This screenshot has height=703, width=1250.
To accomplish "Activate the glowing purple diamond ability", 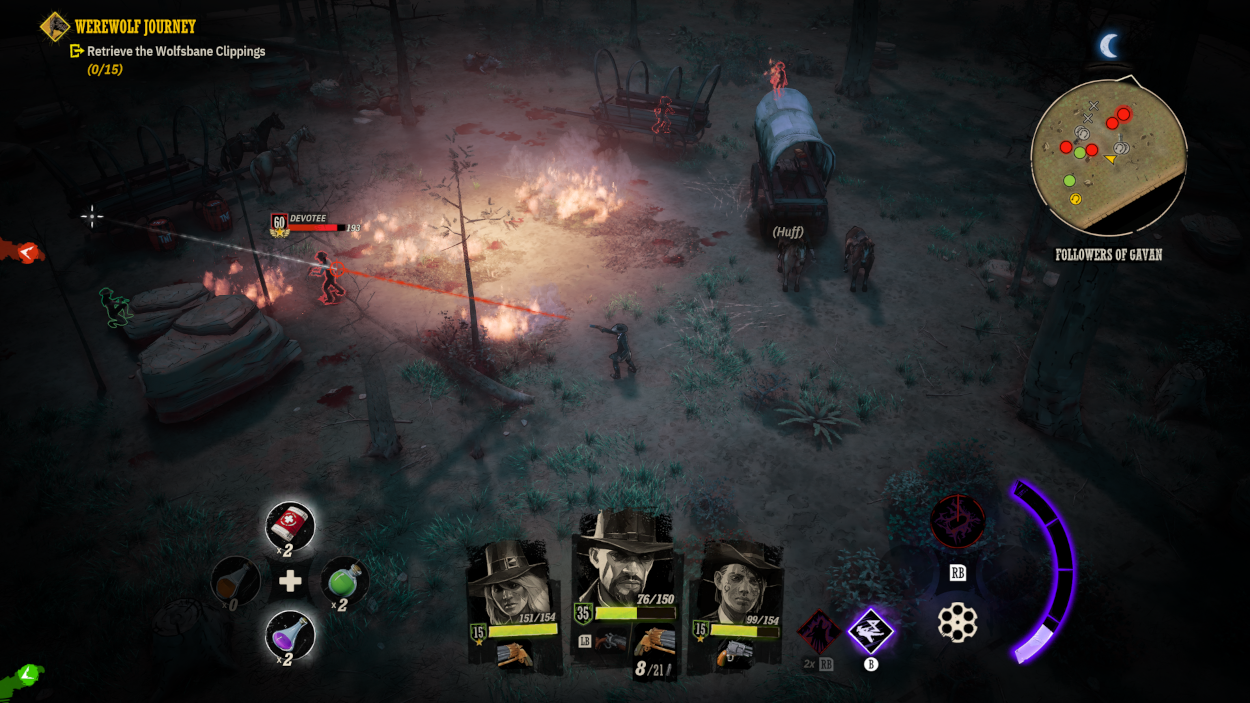I will 870,631.
